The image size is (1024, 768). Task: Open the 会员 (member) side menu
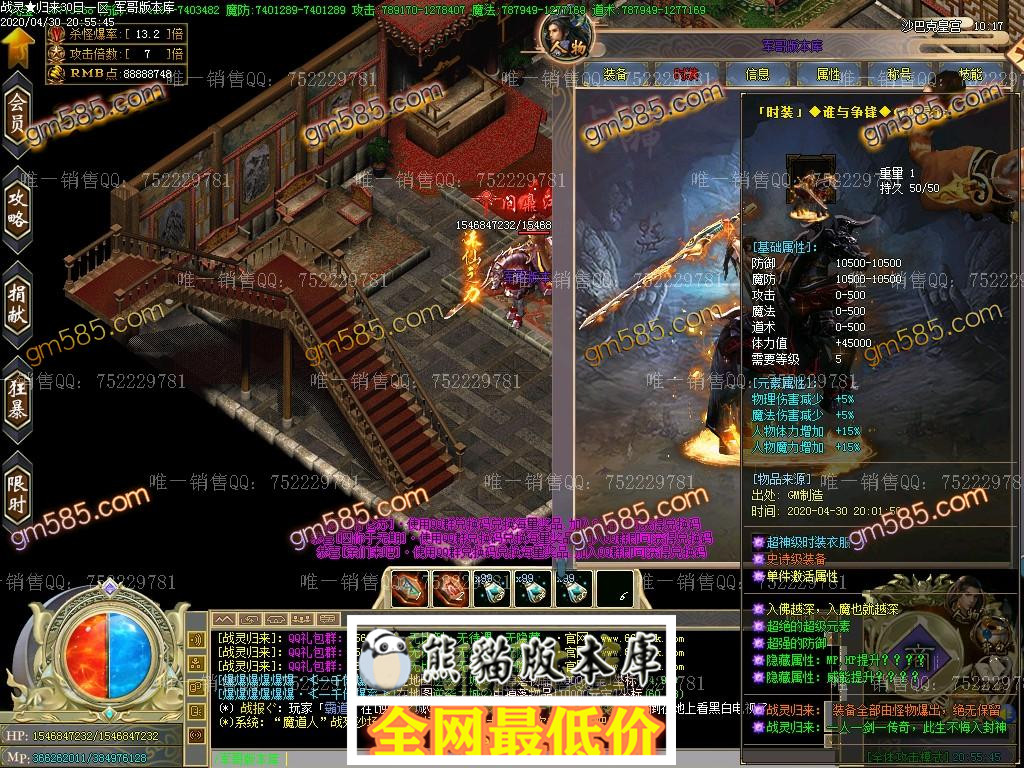tap(17, 115)
